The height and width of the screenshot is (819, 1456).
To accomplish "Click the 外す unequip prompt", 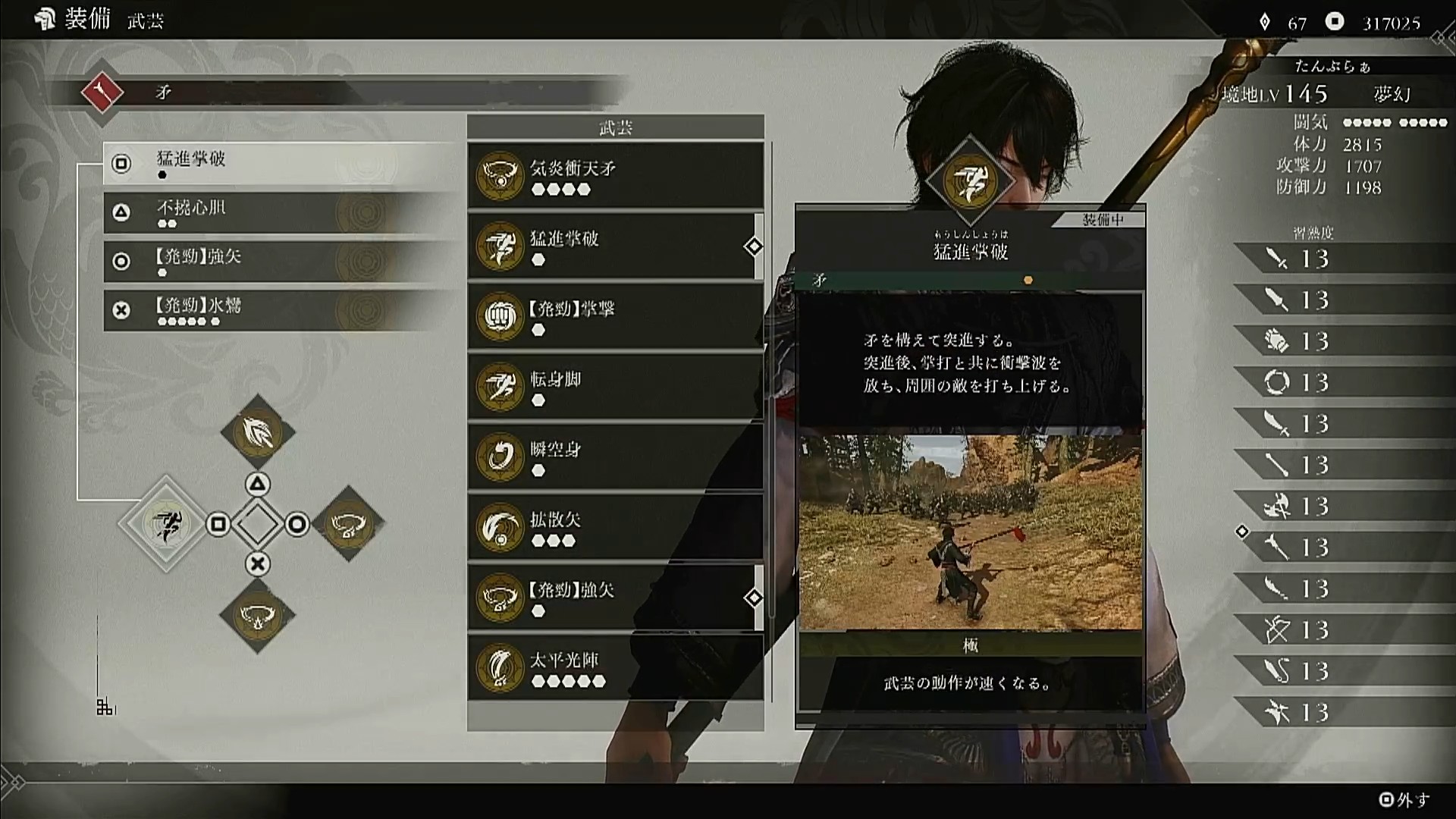I will (x=1404, y=799).
